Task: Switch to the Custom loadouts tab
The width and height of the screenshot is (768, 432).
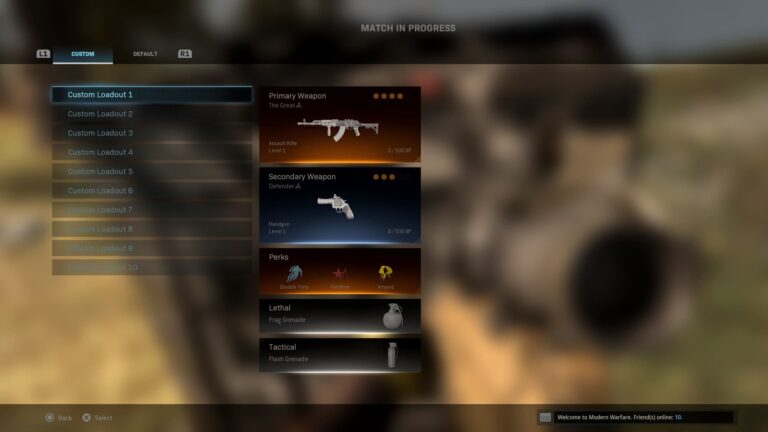Action: (x=83, y=54)
